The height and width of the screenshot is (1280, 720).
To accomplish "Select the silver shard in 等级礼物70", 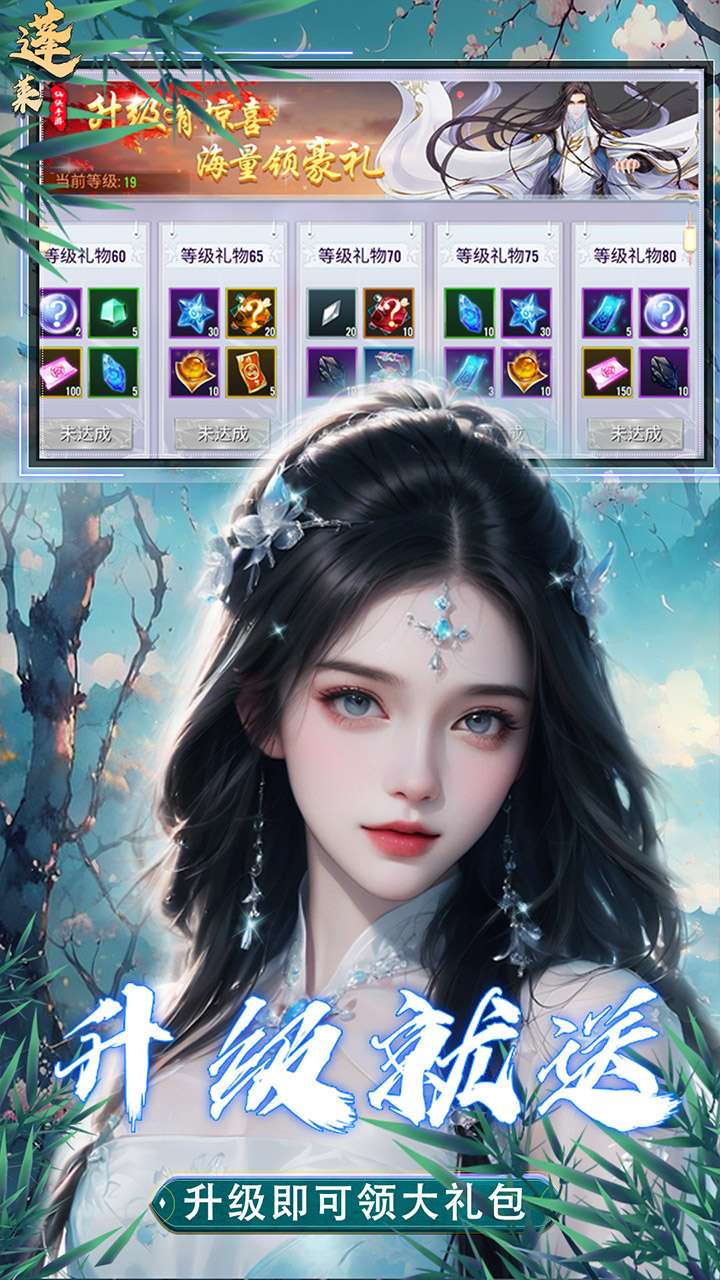I will point(331,312).
